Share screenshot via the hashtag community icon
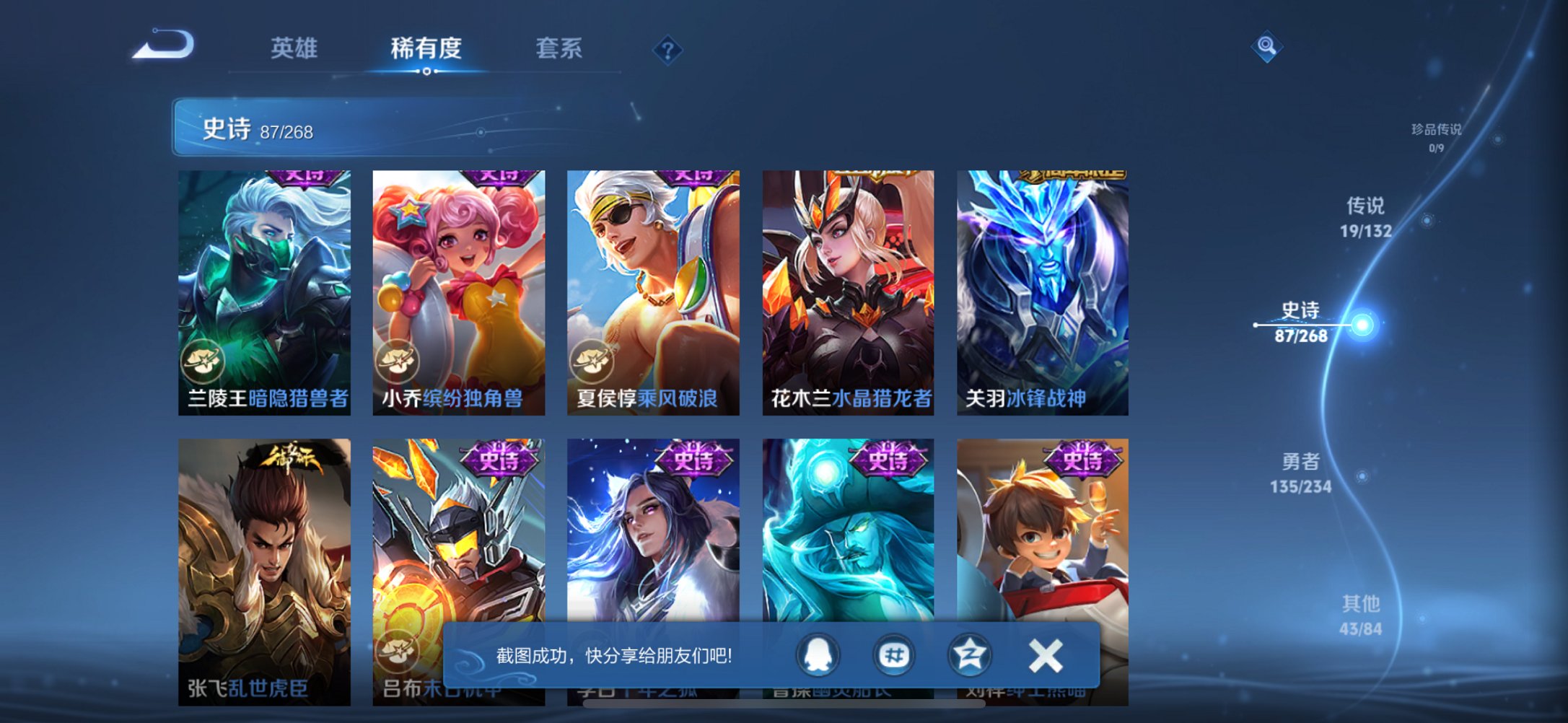 (893, 655)
